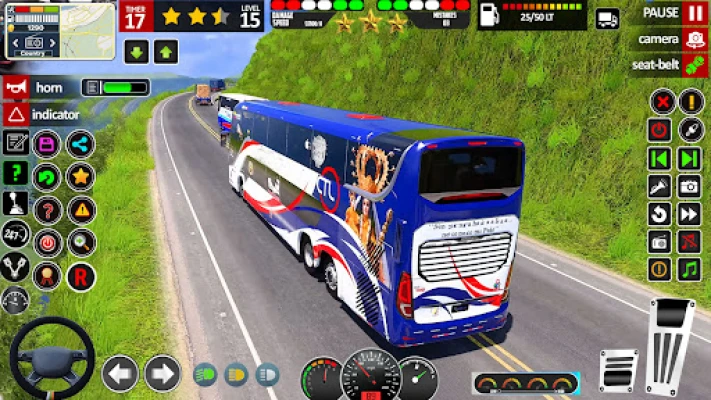Click the red power button on the right panel
Viewport: 711px width, 400px height.
pyautogui.click(x=659, y=130)
